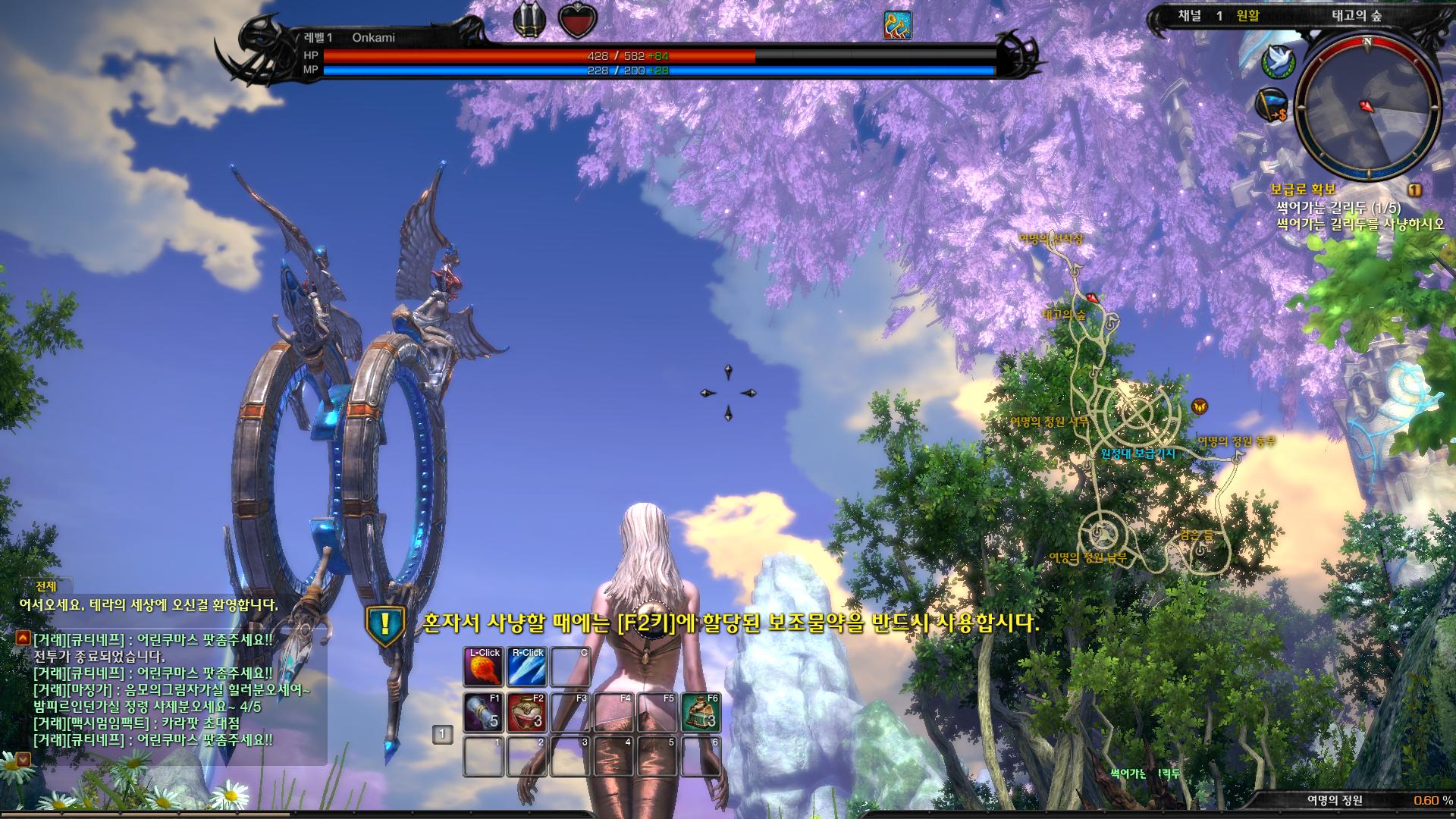The image size is (1456, 819).
Task: Click the 원정대 보급기지 map label
Action: coord(1137,453)
